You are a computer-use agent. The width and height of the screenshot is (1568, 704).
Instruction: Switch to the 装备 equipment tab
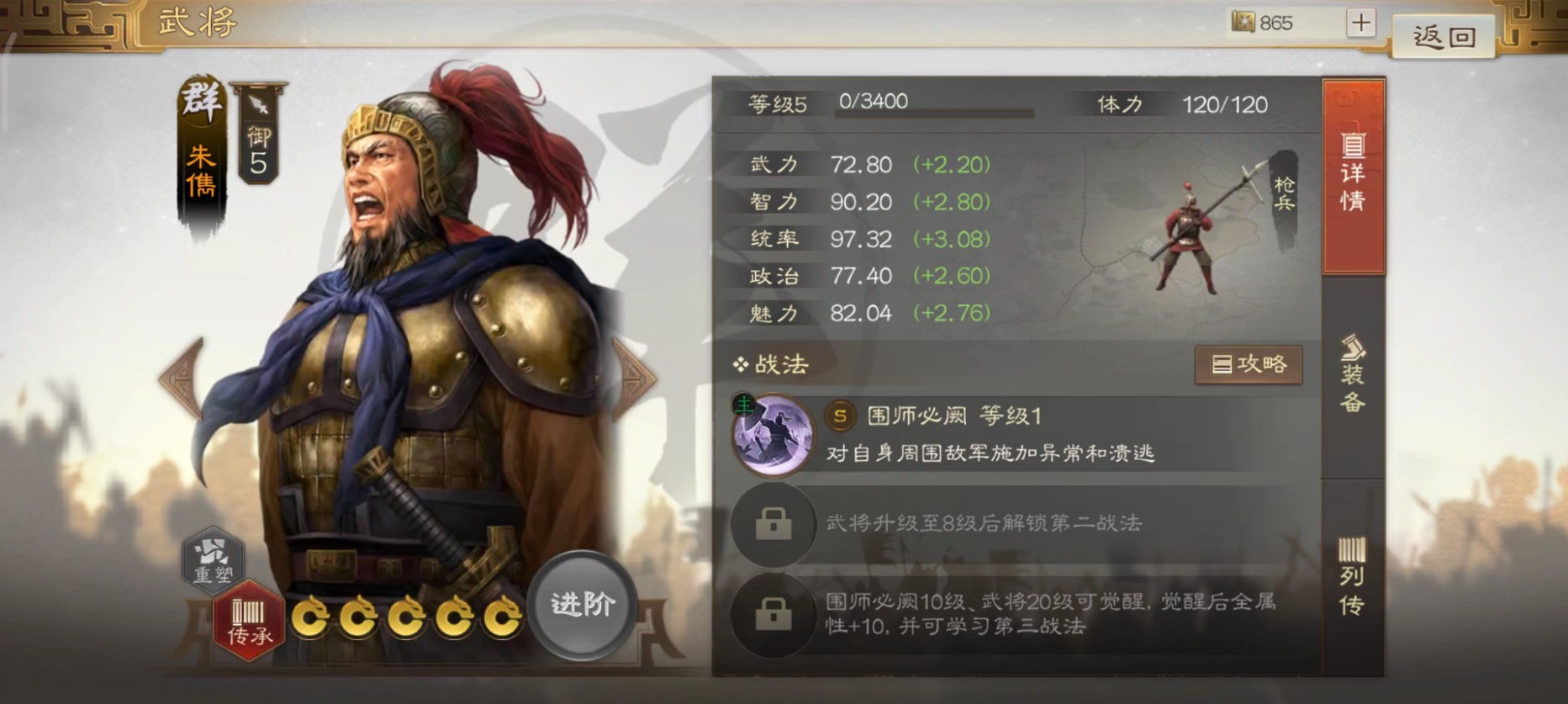(x=1354, y=383)
